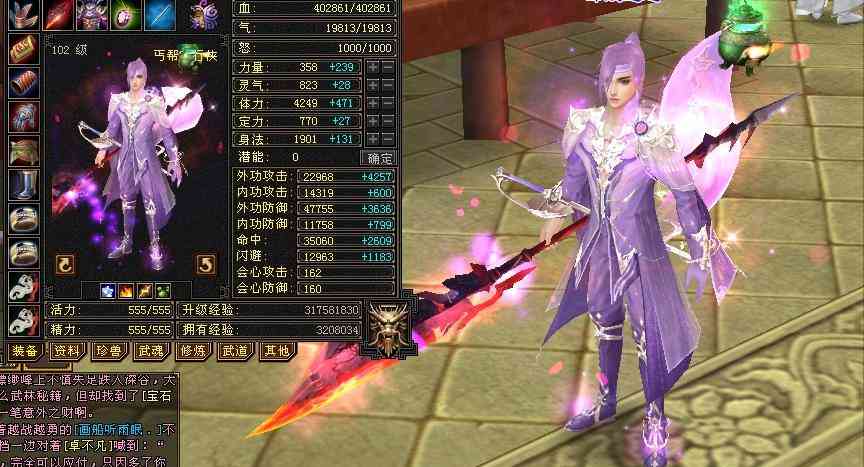
Task: Select the 珍兽 pet tab
Action: pyautogui.click(x=108, y=351)
